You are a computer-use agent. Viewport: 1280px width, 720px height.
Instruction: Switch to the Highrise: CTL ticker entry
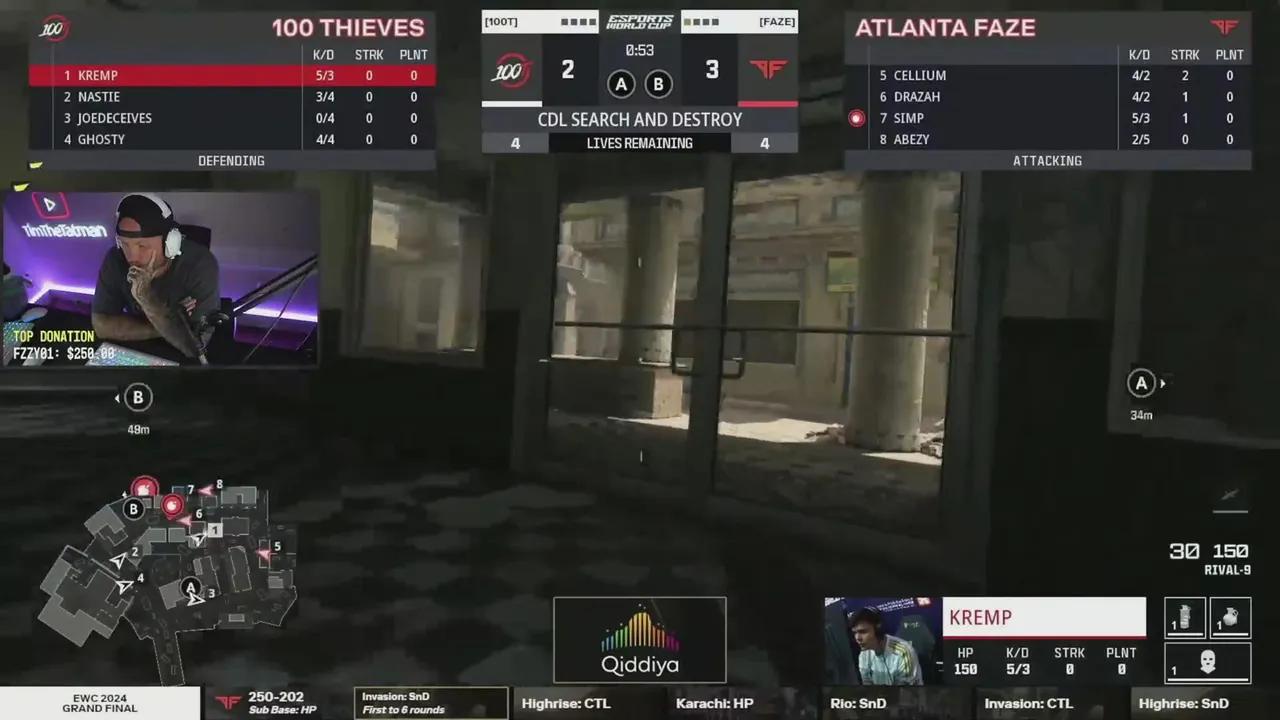tap(566, 703)
